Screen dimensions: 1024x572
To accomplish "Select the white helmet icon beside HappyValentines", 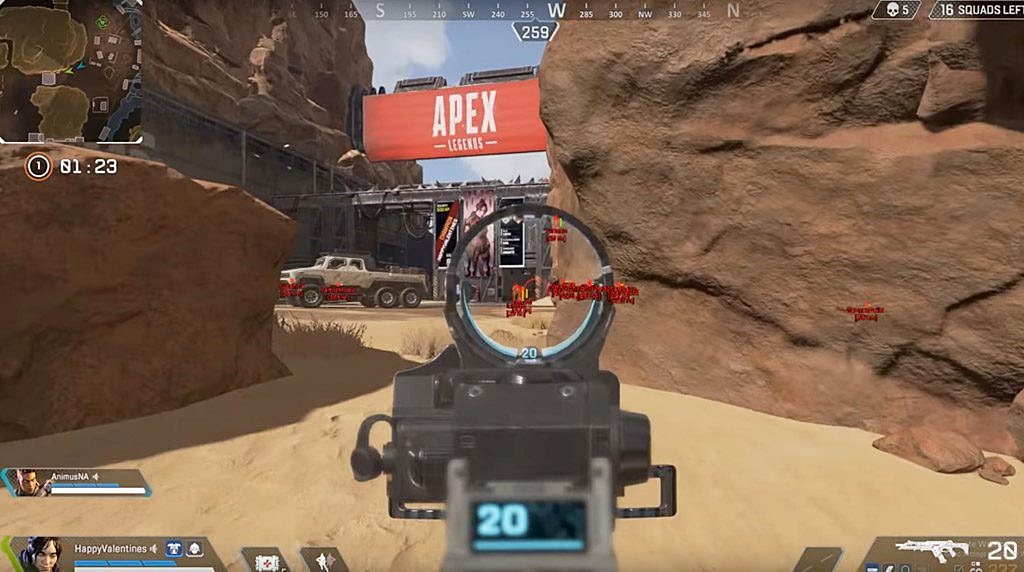I will pyautogui.click(x=194, y=549).
